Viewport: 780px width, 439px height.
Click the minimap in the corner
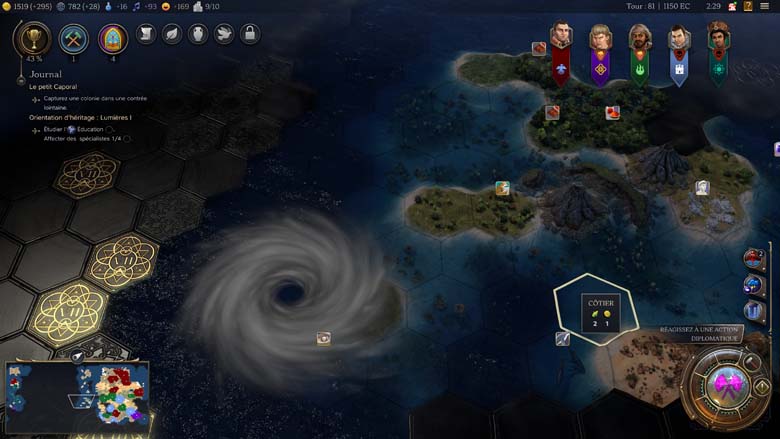point(77,395)
